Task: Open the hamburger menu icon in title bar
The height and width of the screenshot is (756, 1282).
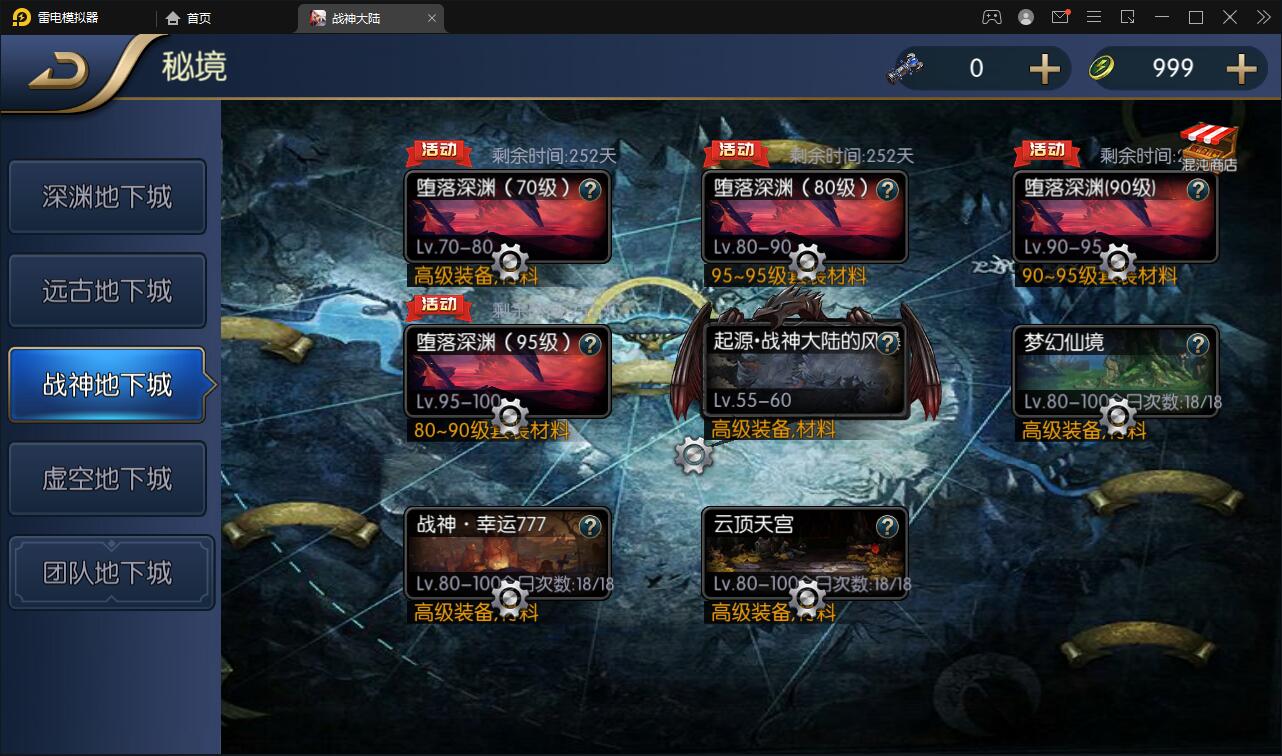Action: [1094, 17]
